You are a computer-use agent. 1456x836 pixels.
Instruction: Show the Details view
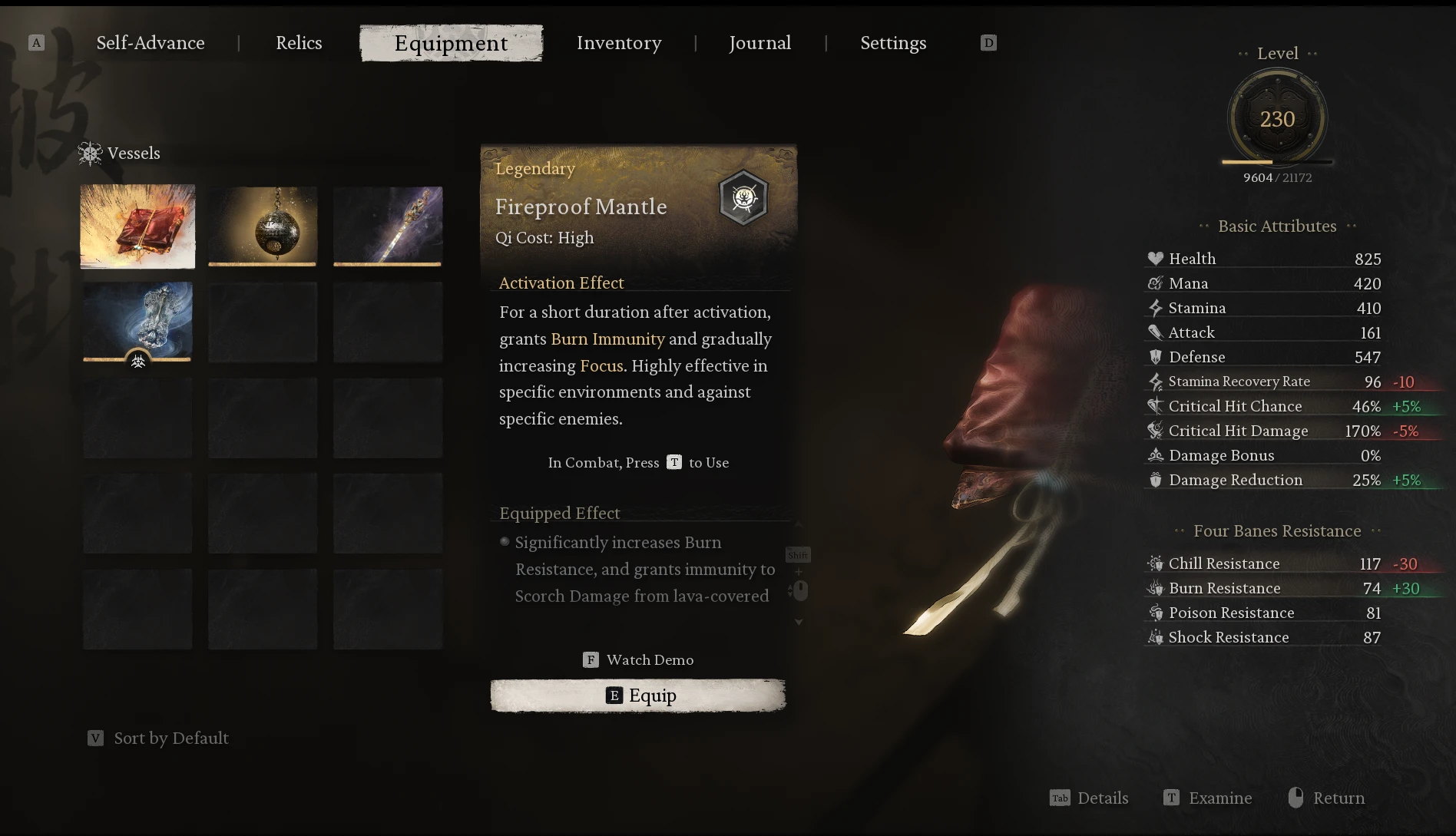tap(1089, 798)
